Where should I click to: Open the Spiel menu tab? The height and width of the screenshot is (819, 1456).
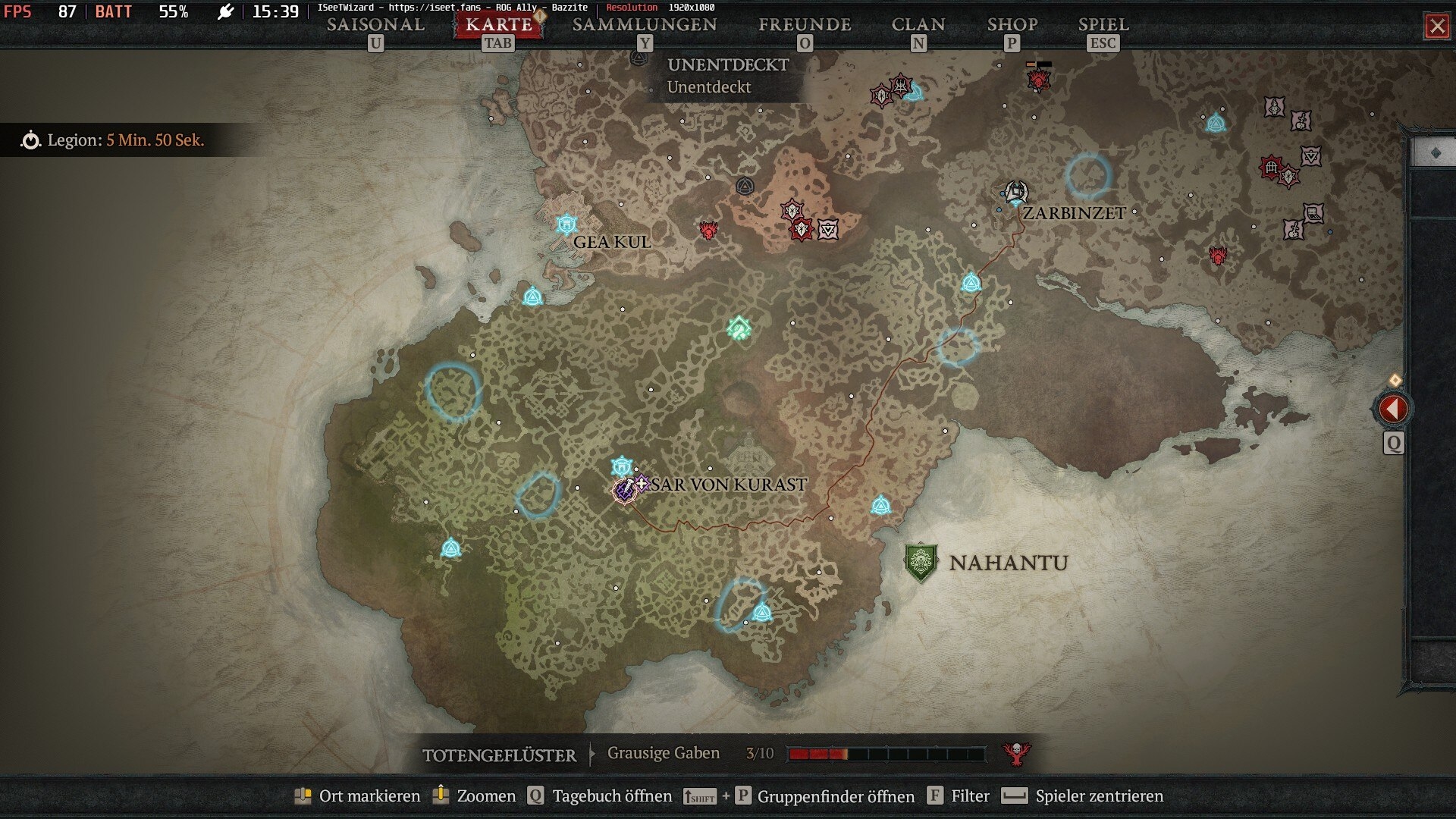tap(1103, 25)
